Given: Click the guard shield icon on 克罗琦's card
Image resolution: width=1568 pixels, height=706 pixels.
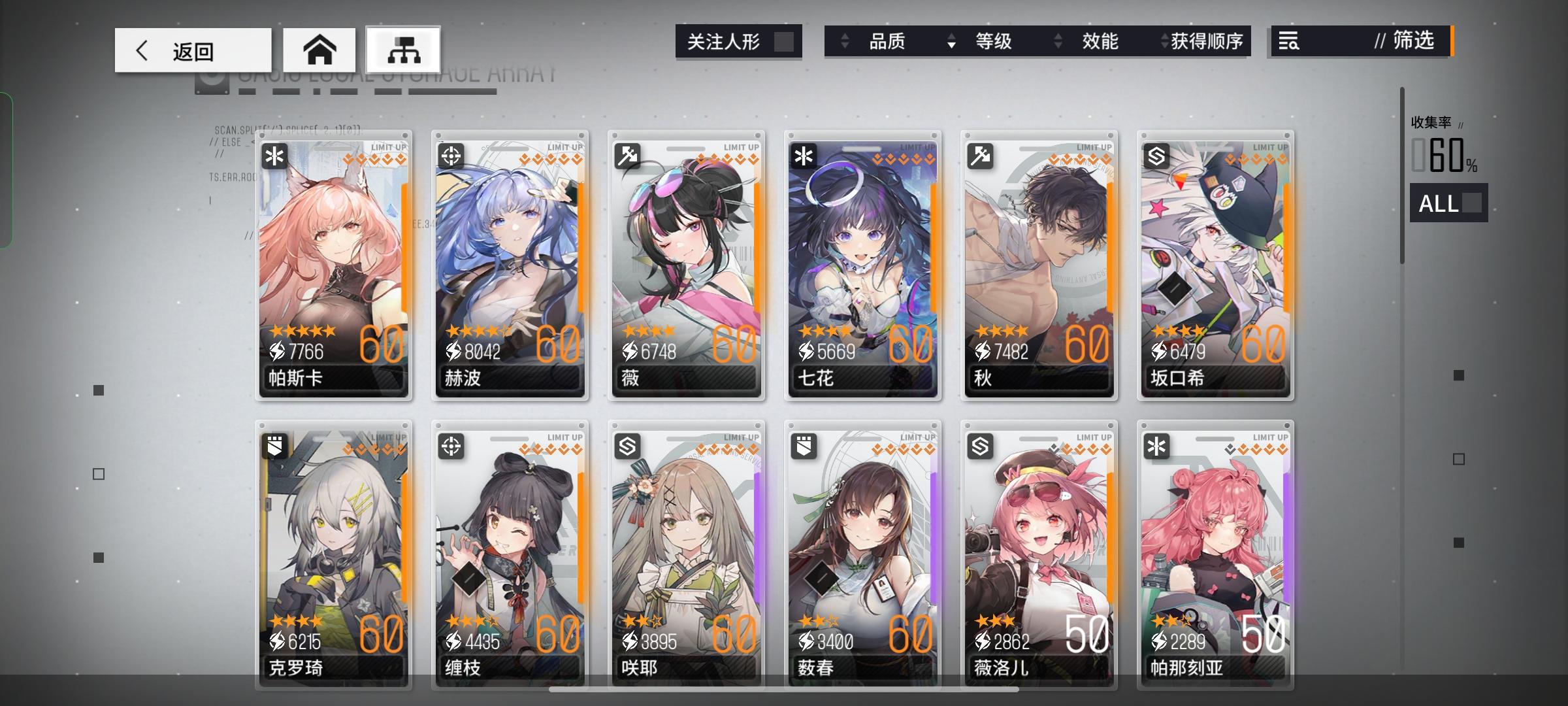Looking at the screenshot, I should (x=273, y=446).
